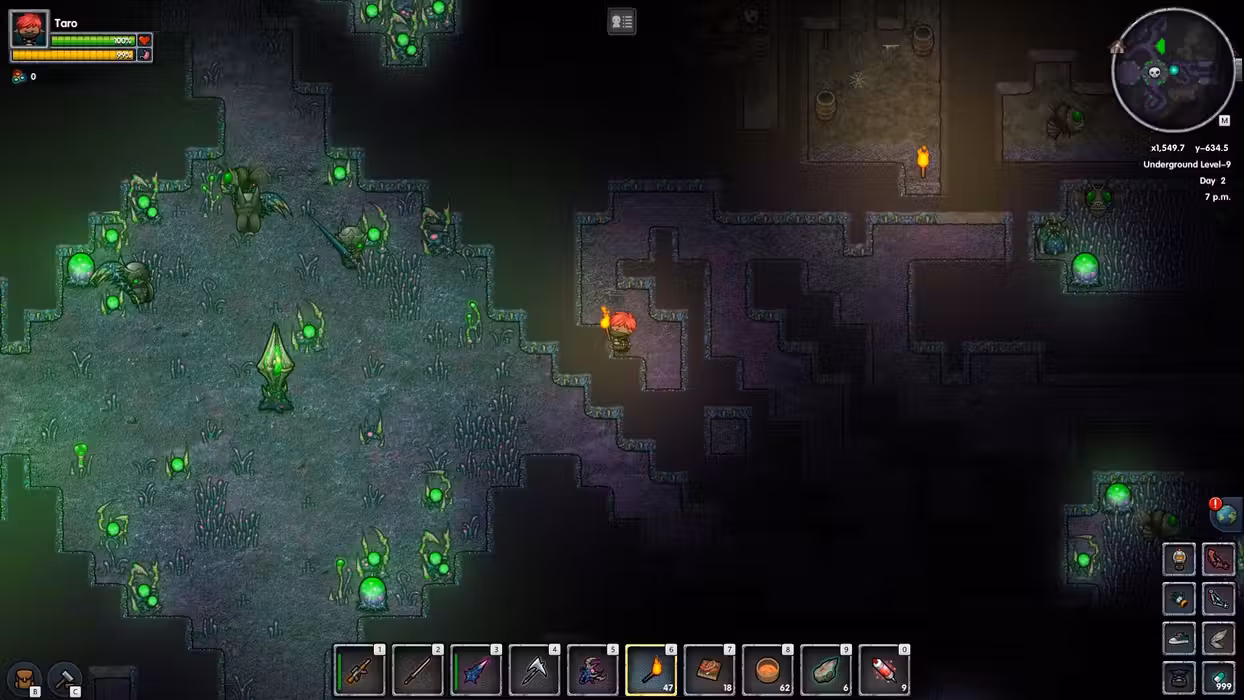This screenshot has width=1244, height=700.
Task: Select the sneakers equipment slot
Action: coord(1180,639)
